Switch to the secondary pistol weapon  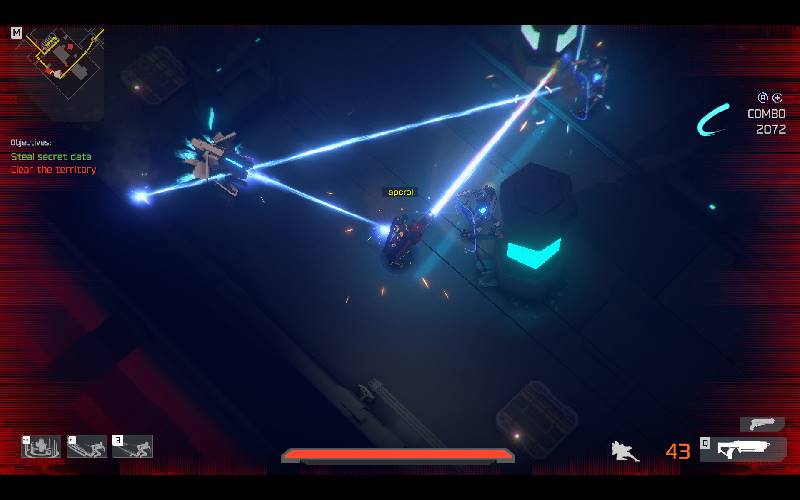(x=762, y=424)
